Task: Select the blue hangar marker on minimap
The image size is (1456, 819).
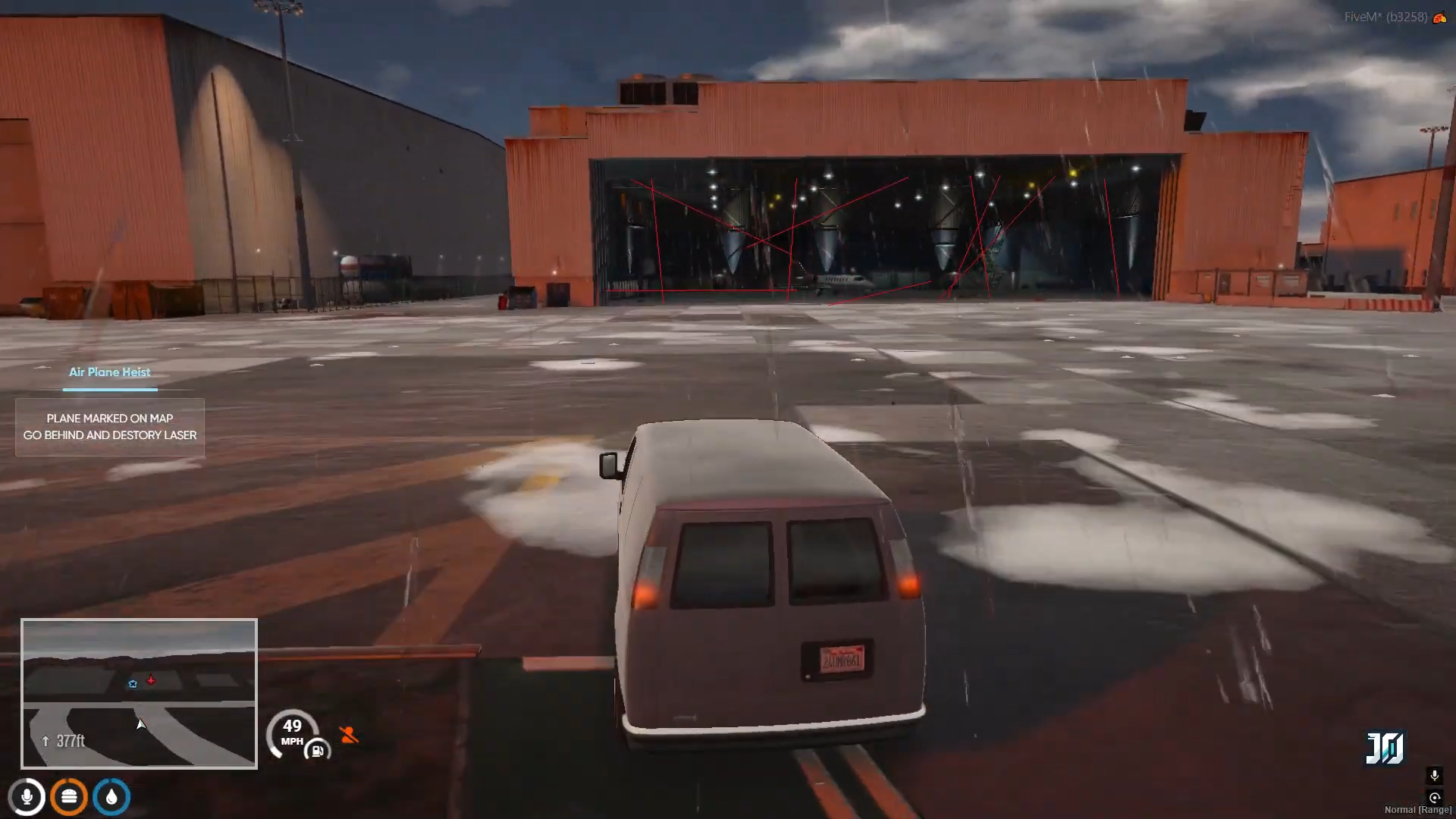Action: pyautogui.click(x=133, y=684)
